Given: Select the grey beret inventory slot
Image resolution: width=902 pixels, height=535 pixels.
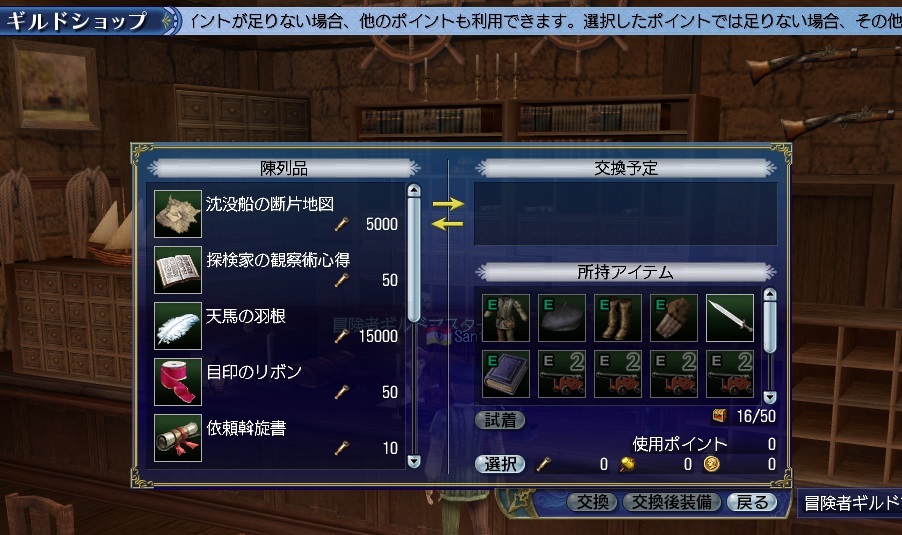Looking at the screenshot, I should (562, 318).
